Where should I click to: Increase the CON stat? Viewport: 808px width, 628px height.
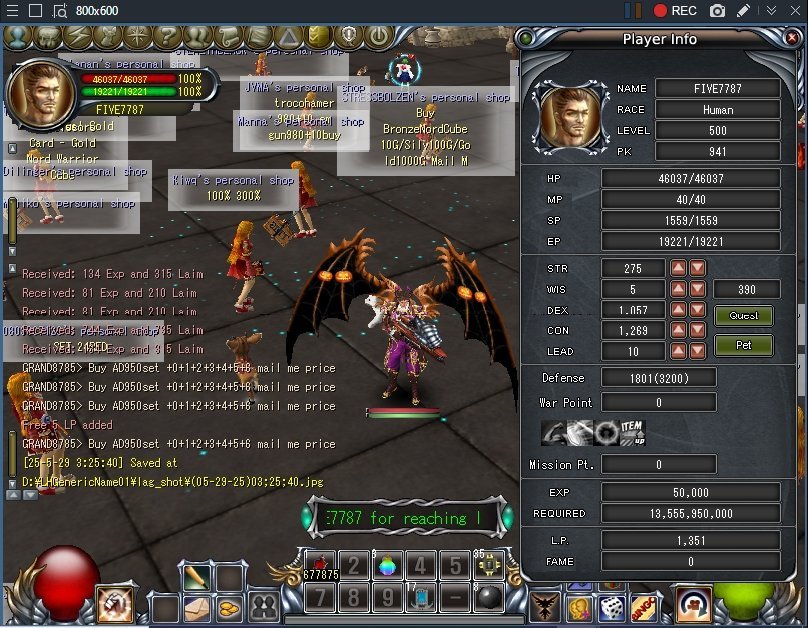pyautogui.click(x=678, y=331)
